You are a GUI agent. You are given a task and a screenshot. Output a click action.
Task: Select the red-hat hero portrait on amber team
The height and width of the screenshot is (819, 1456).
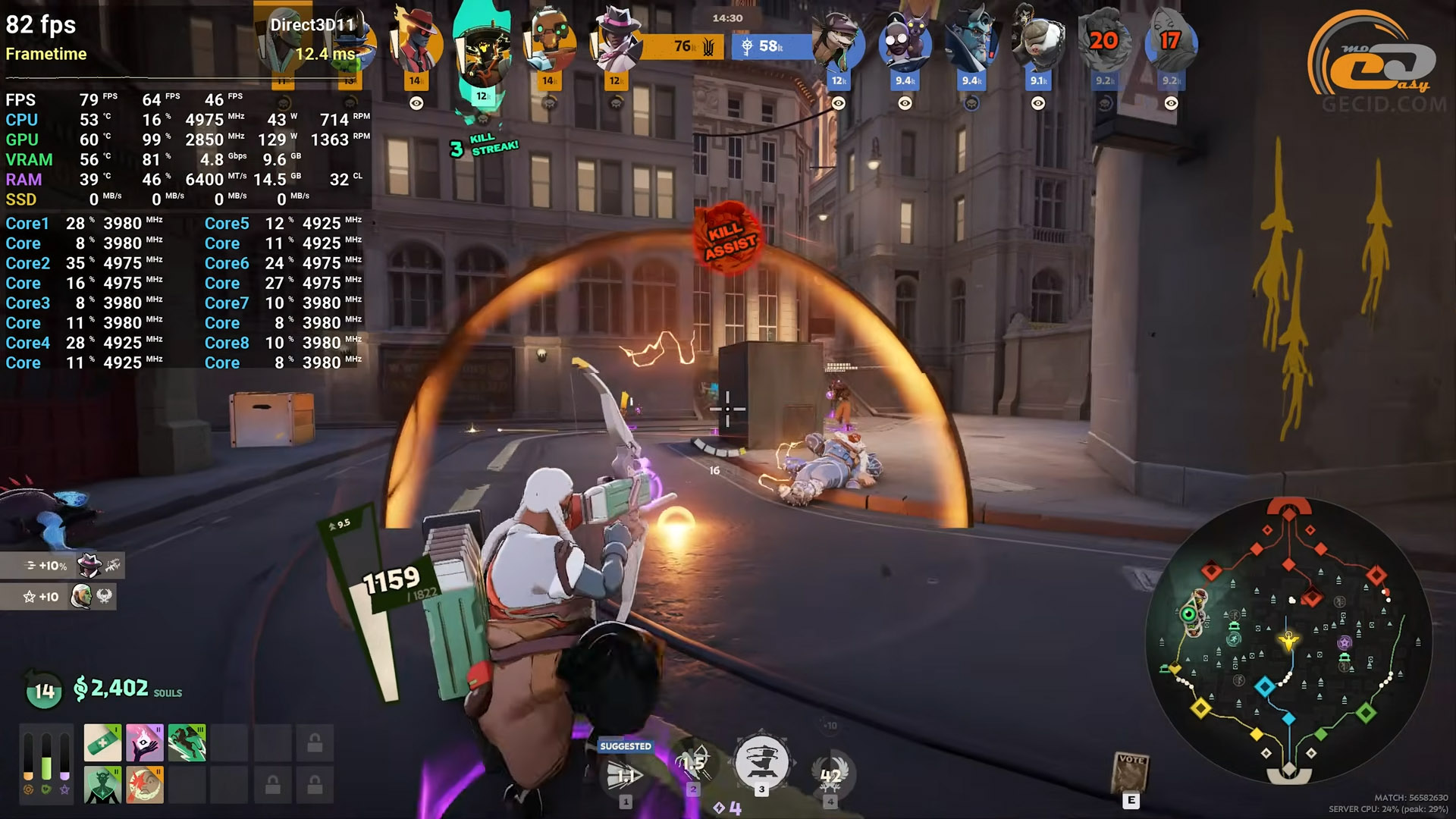click(416, 42)
